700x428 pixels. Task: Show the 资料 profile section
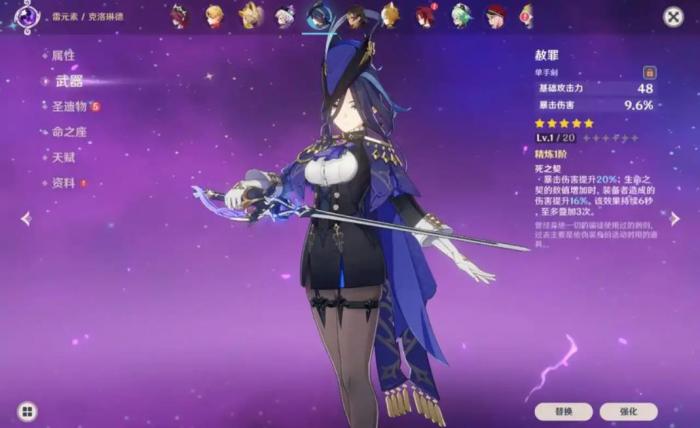[63, 183]
